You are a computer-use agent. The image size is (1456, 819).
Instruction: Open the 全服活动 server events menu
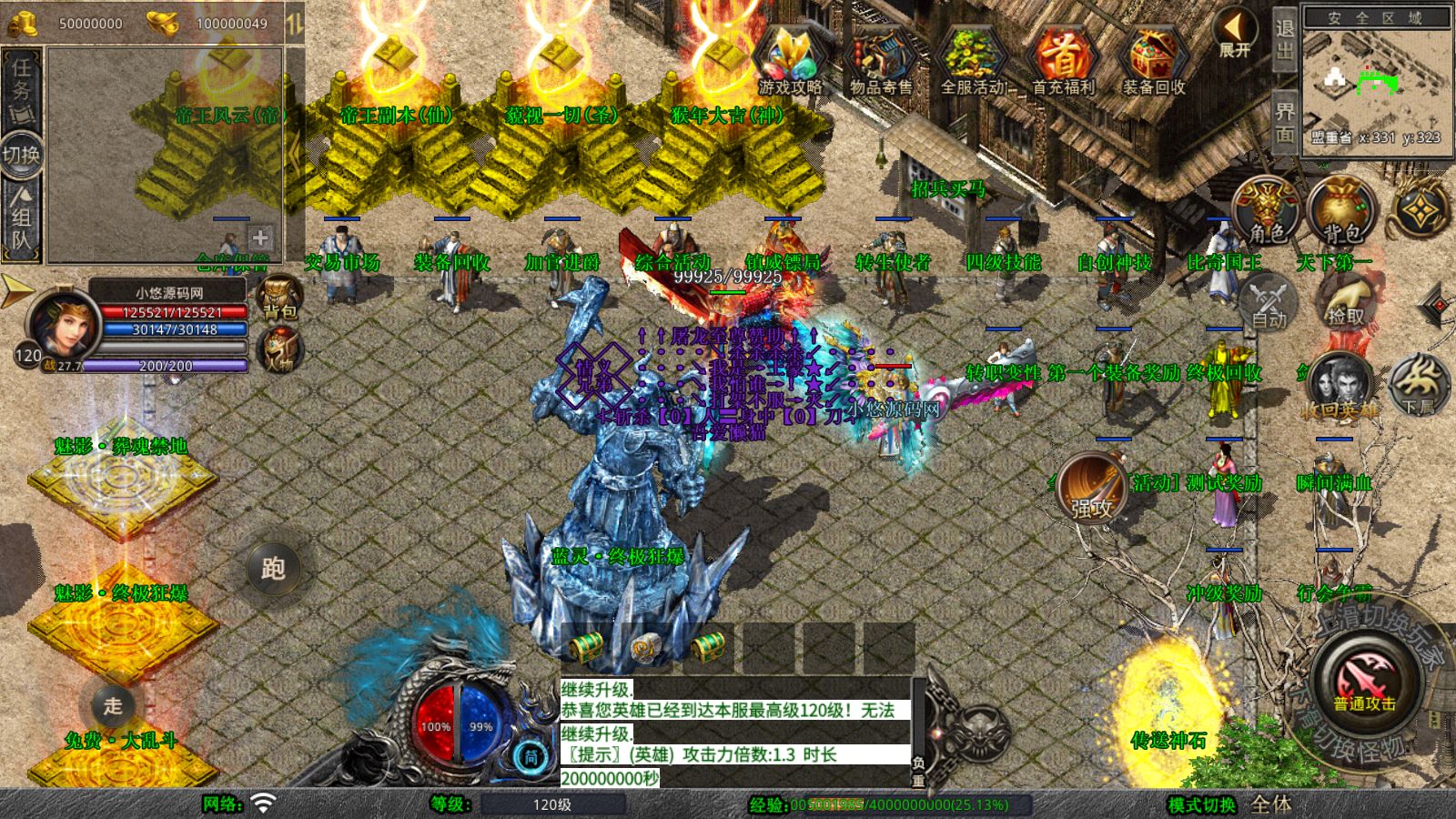point(972,60)
